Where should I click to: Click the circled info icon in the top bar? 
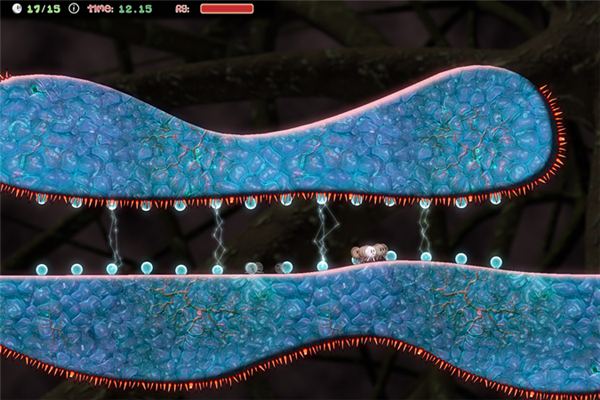(x=73, y=8)
